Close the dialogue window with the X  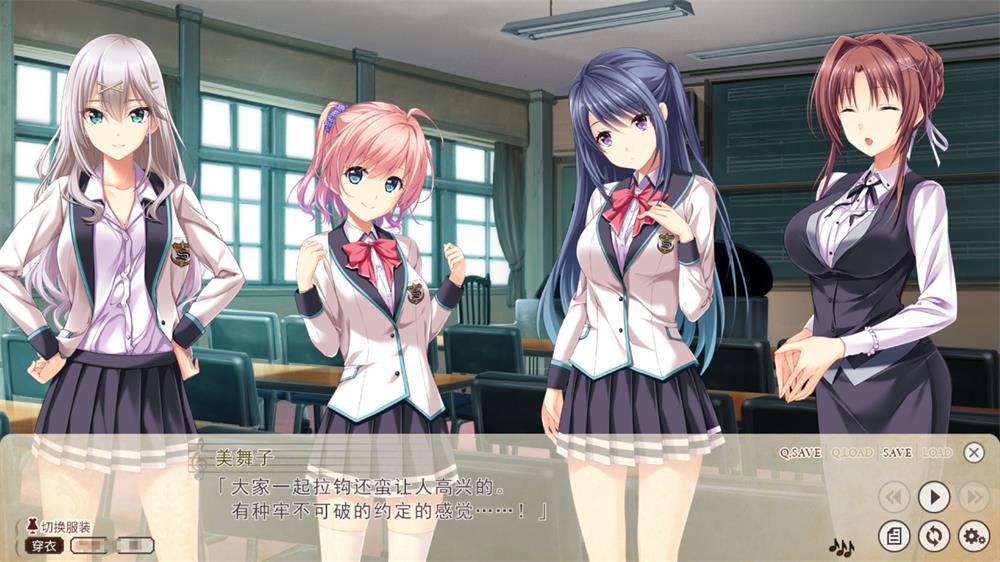(x=974, y=453)
